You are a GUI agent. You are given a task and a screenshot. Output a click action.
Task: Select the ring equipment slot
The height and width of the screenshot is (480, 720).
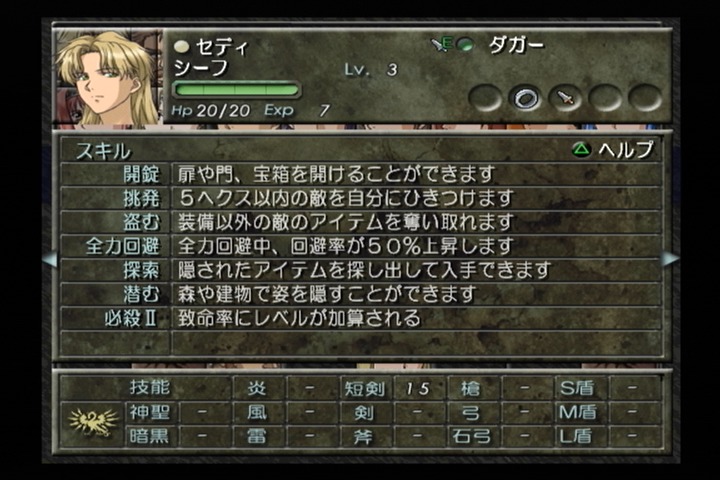[x=526, y=98]
